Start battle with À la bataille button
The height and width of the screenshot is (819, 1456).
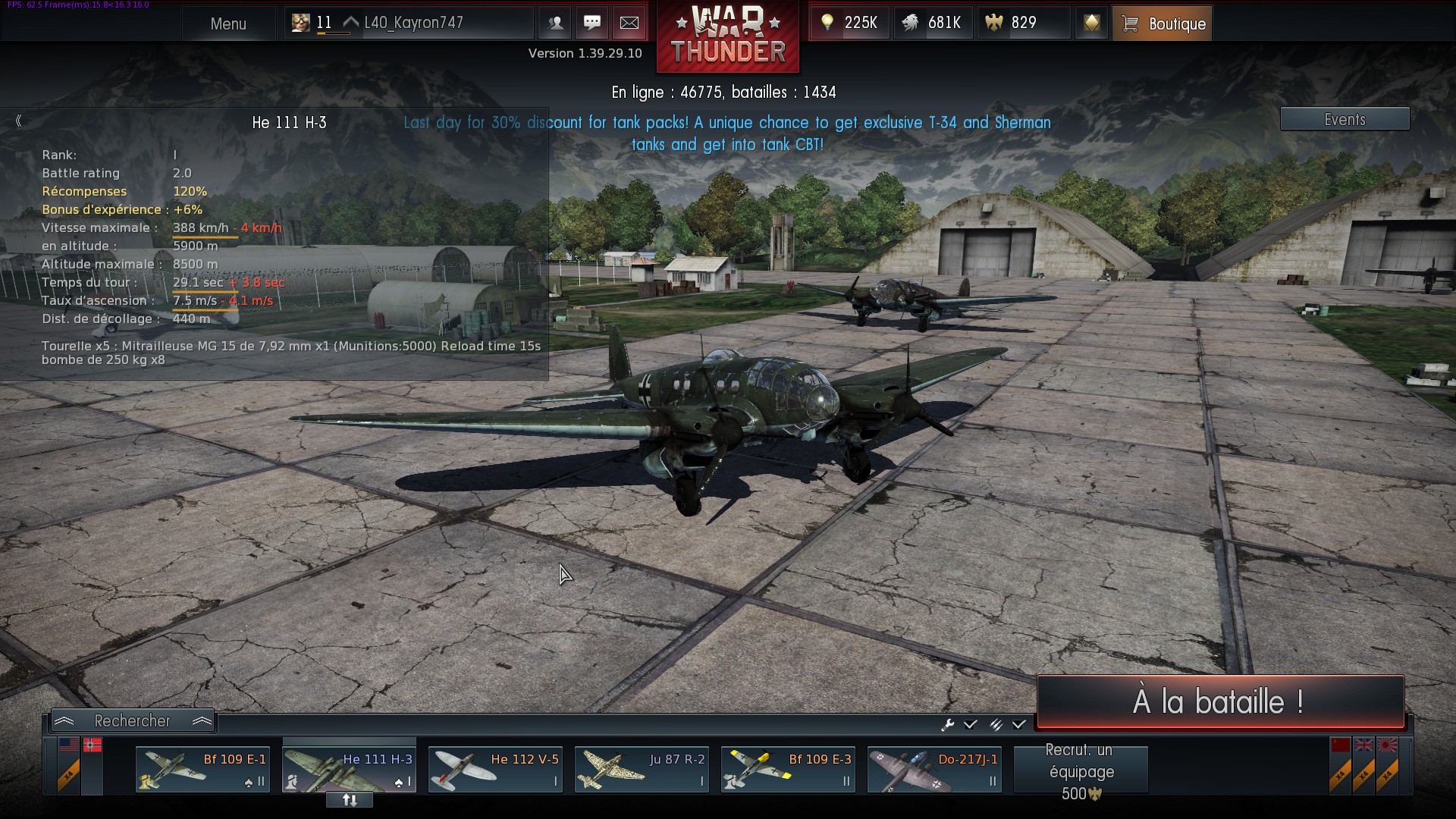[x=1219, y=701]
